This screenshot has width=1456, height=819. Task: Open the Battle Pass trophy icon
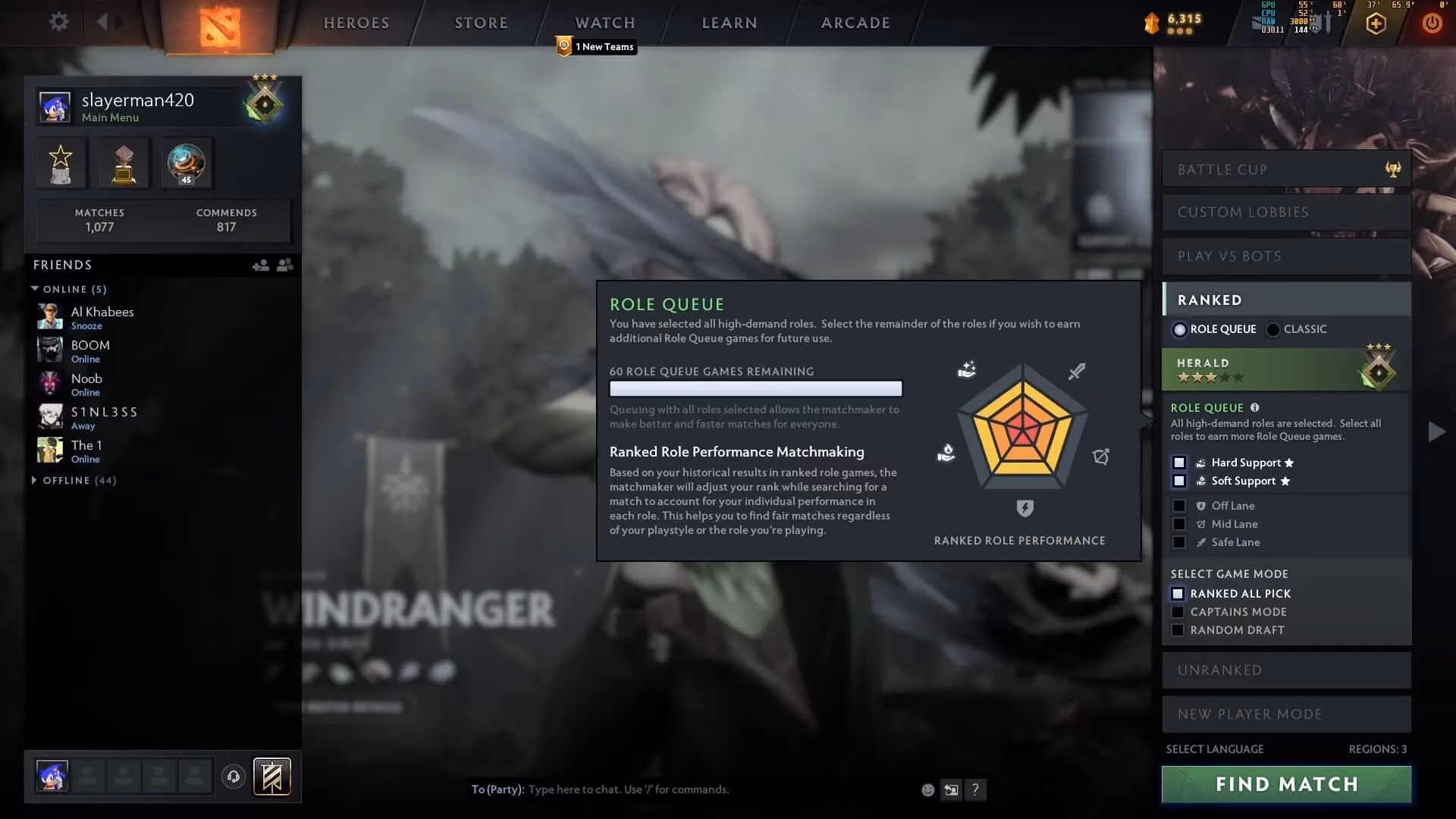click(123, 162)
